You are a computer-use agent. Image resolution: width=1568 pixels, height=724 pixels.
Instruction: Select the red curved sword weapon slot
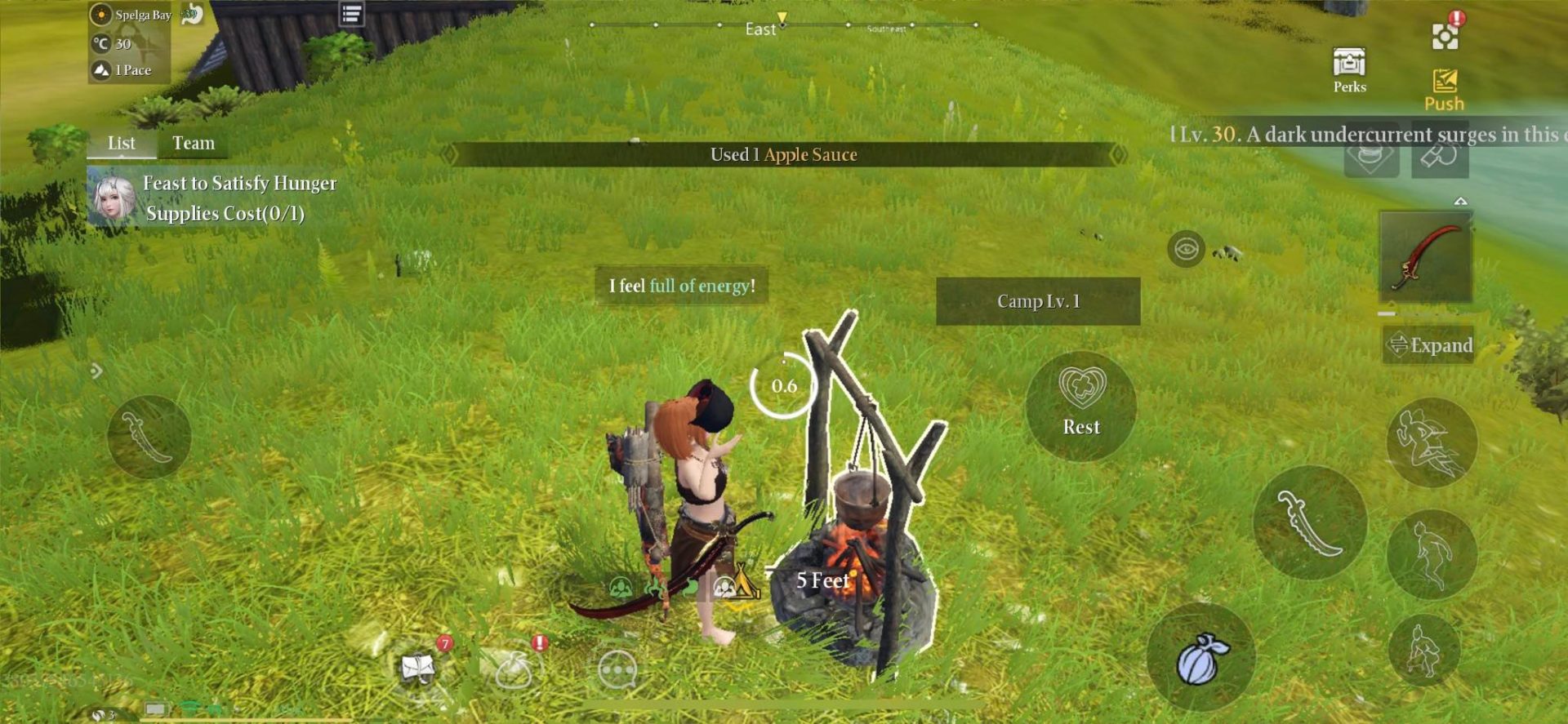click(x=1425, y=257)
